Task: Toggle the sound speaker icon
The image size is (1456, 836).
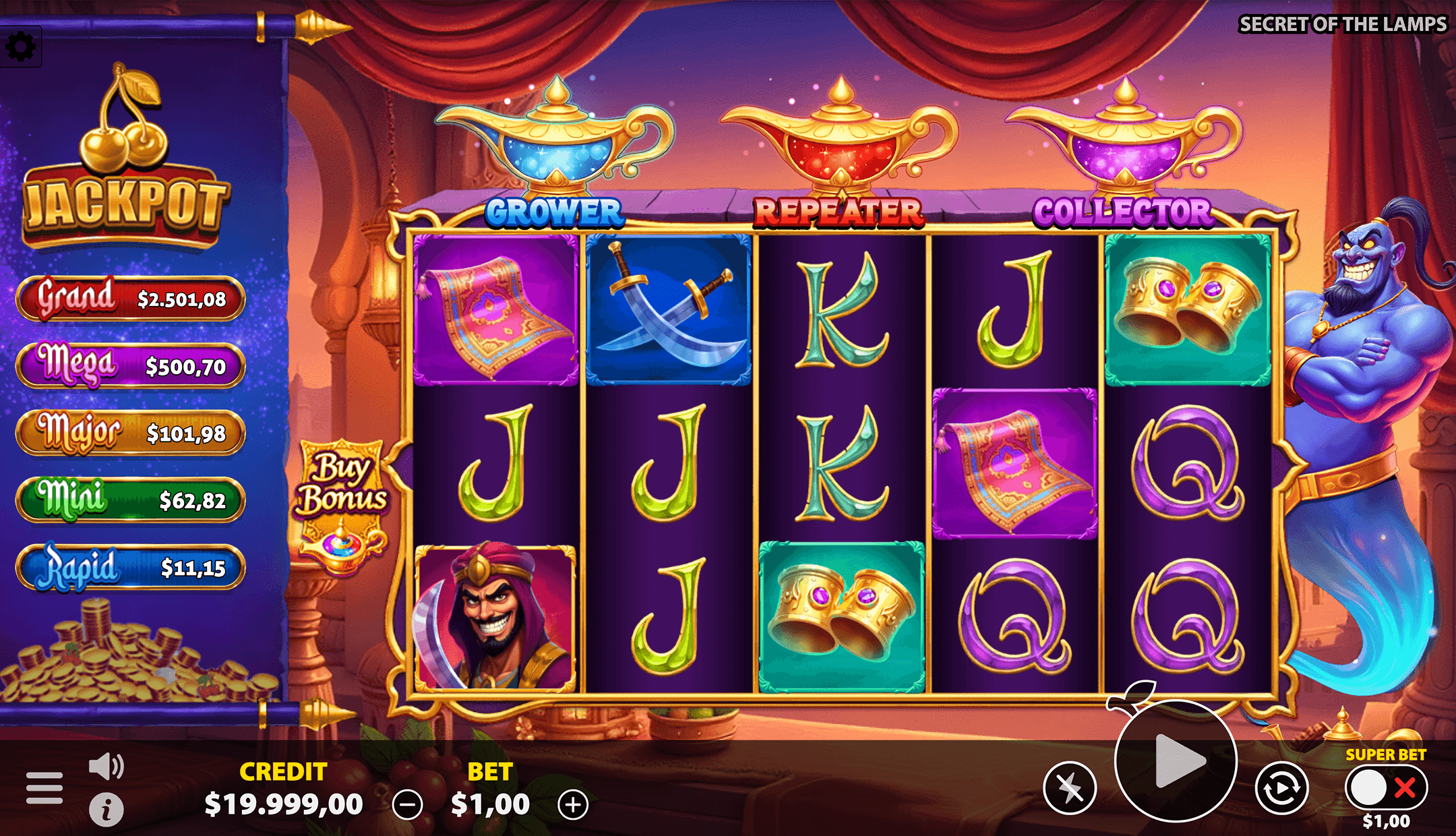Action: 107,767
